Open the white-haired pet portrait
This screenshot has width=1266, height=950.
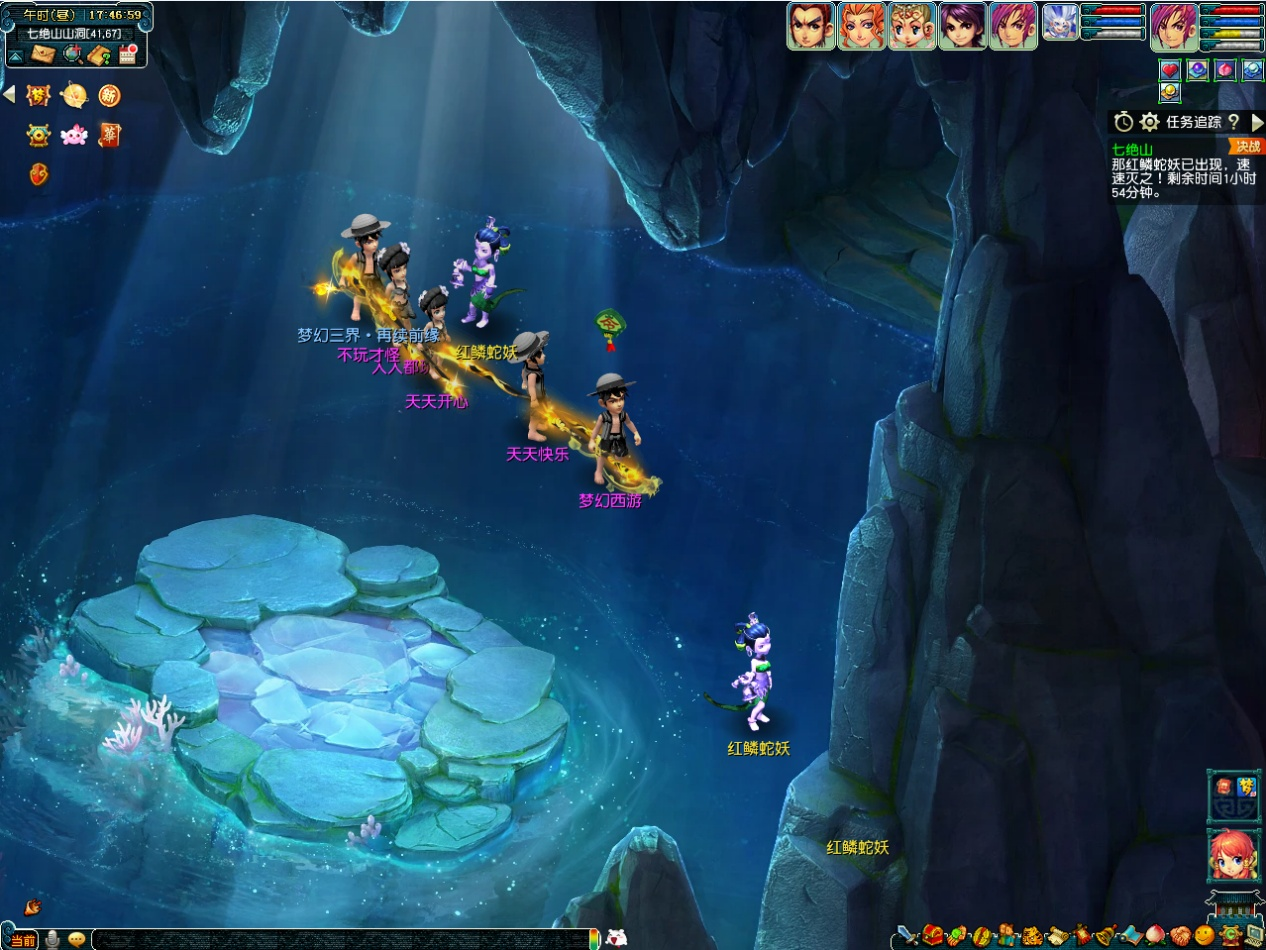tap(1060, 22)
